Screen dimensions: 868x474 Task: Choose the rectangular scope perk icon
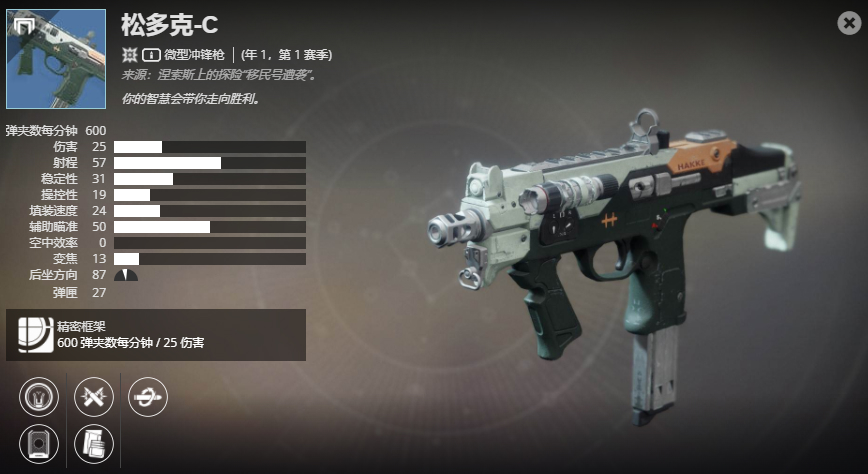[x=40, y=443]
